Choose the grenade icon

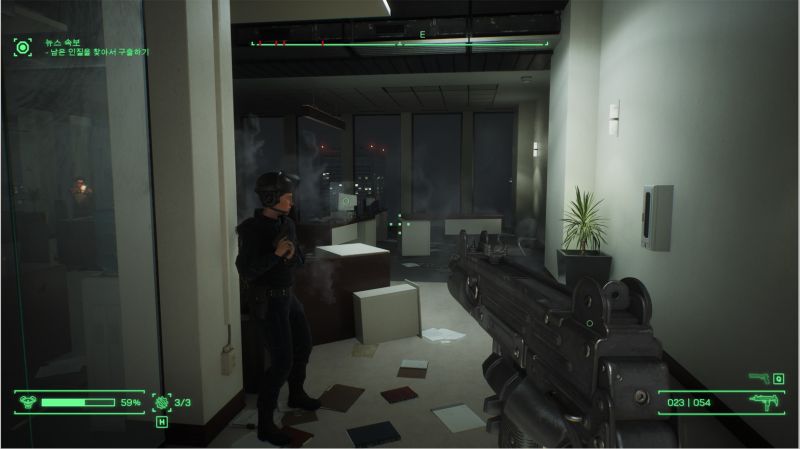point(161,402)
